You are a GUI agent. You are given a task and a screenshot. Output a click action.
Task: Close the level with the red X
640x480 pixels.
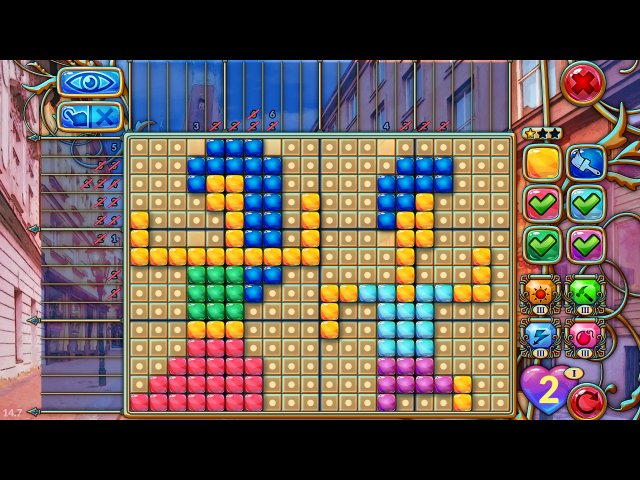point(583,83)
